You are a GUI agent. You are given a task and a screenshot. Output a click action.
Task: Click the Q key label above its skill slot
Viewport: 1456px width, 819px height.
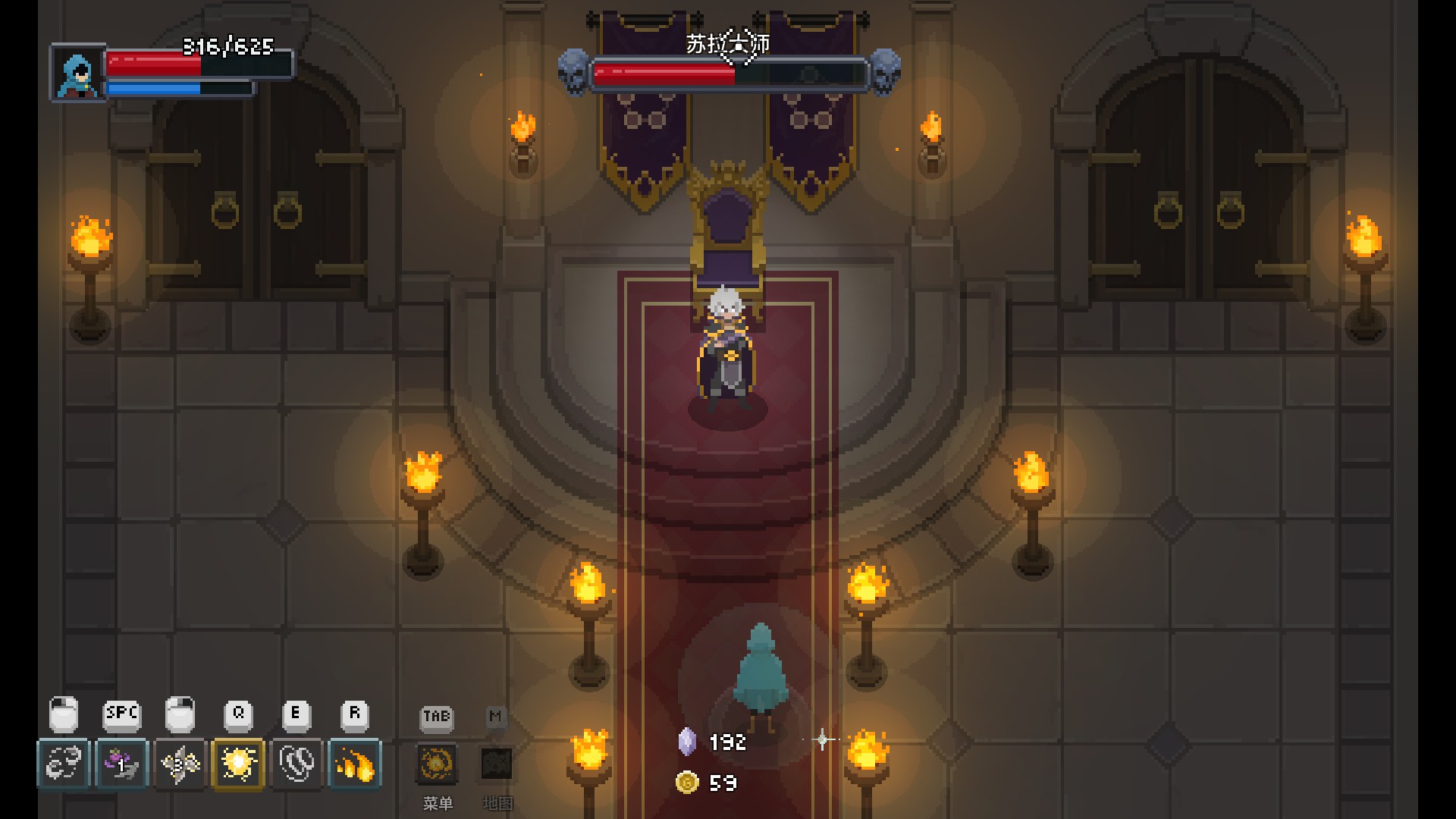tap(237, 713)
